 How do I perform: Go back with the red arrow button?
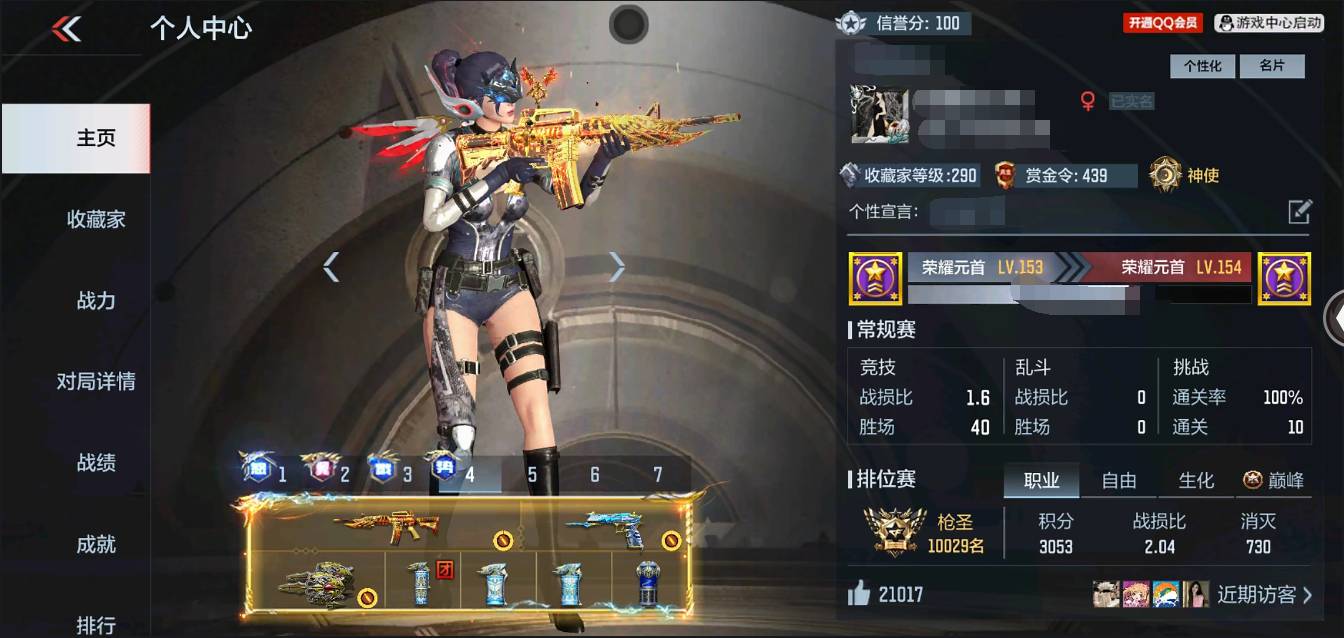coord(66,29)
